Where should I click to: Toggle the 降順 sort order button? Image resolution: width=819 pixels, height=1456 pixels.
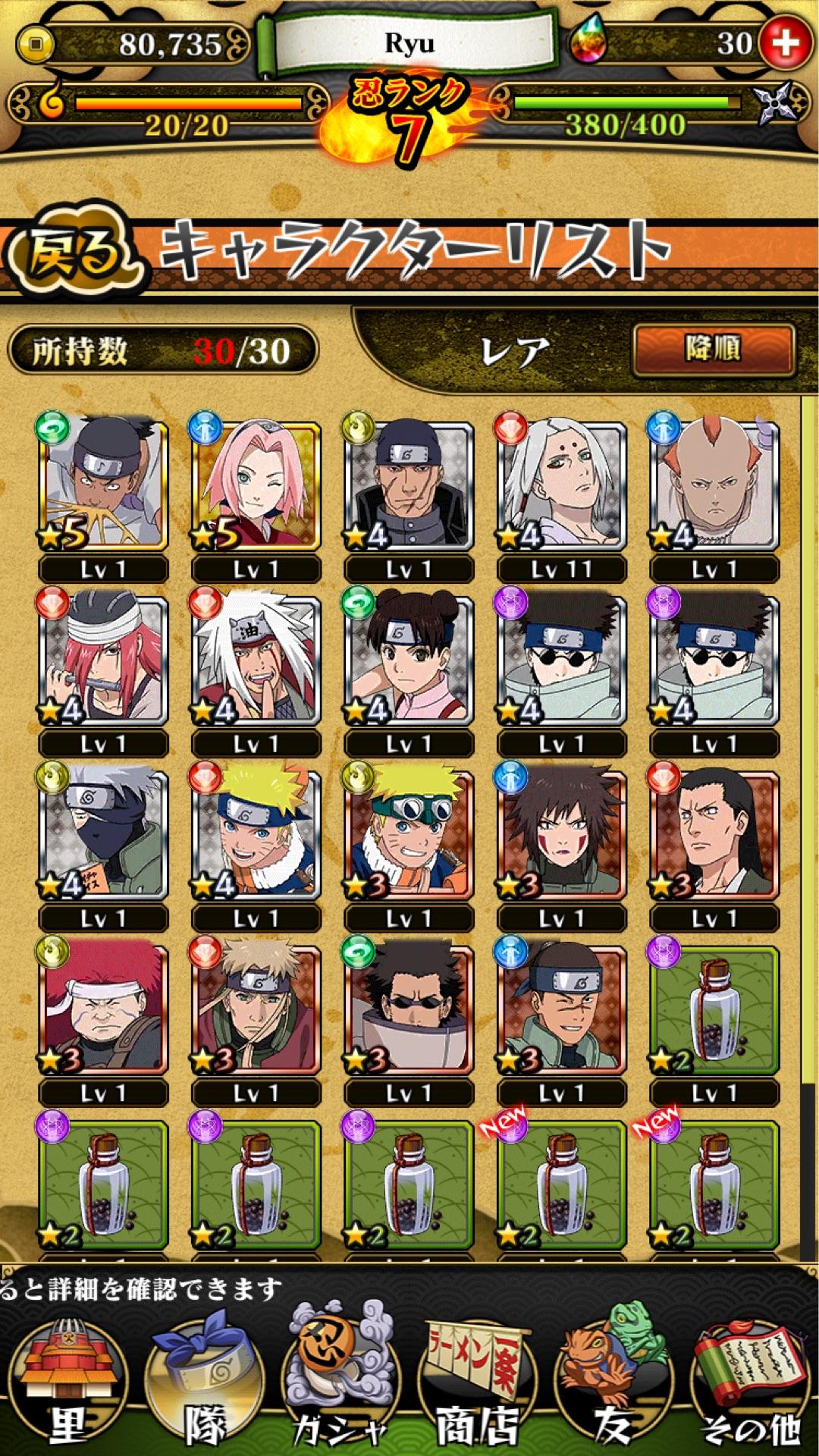coord(713,350)
